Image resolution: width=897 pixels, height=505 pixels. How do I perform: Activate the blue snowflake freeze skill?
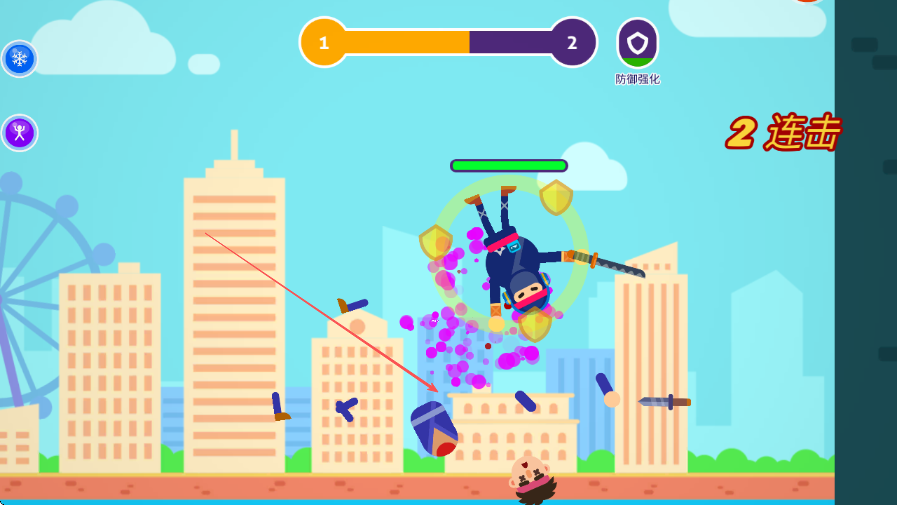(x=19, y=58)
